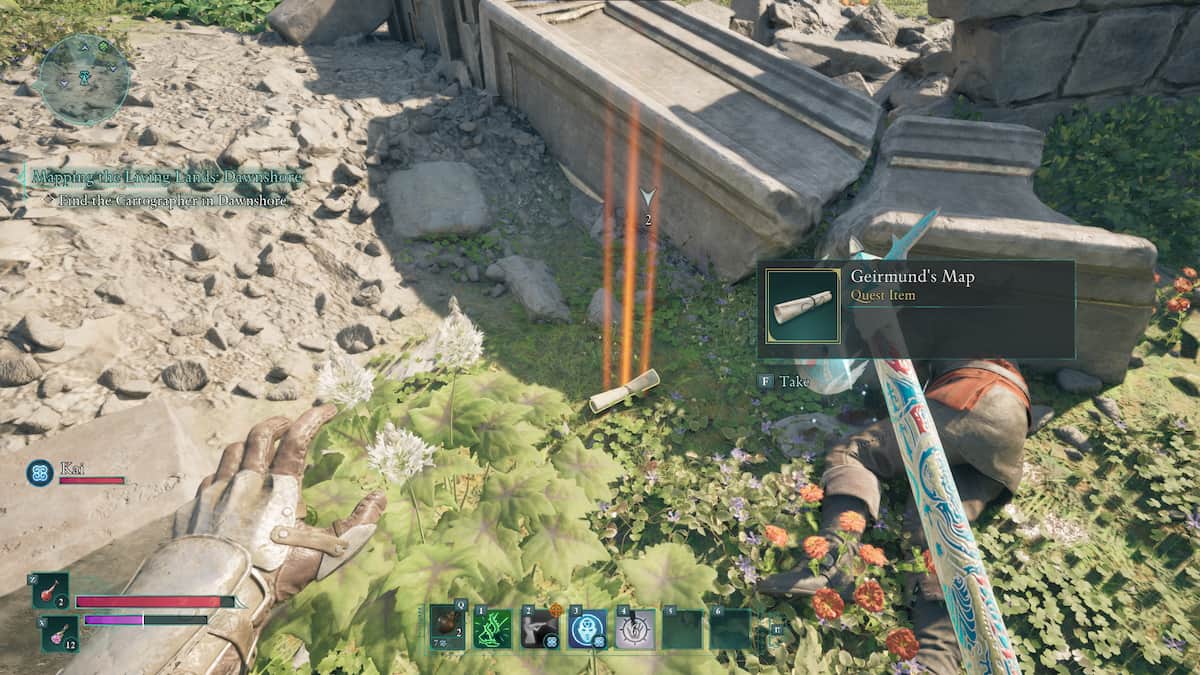Activate the spiked circle hand ability
The height and width of the screenshot is (675, 1200).
pyautogui.click(x=634, y=629)
